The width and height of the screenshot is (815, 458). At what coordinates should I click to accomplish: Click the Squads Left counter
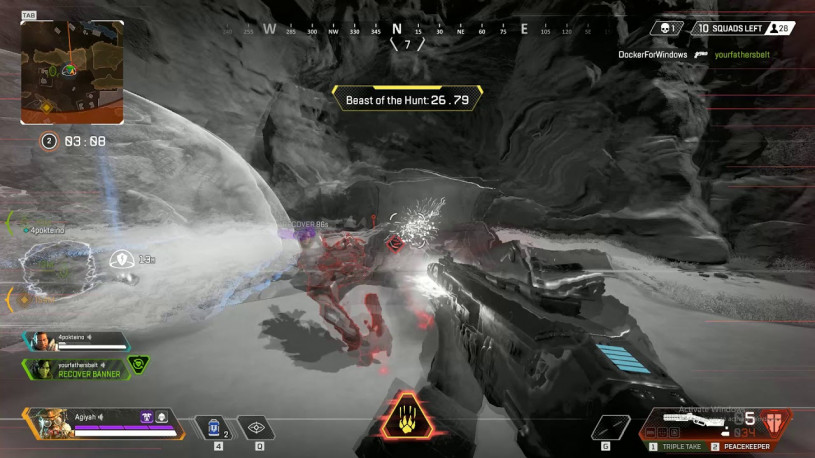coord(733,28)
